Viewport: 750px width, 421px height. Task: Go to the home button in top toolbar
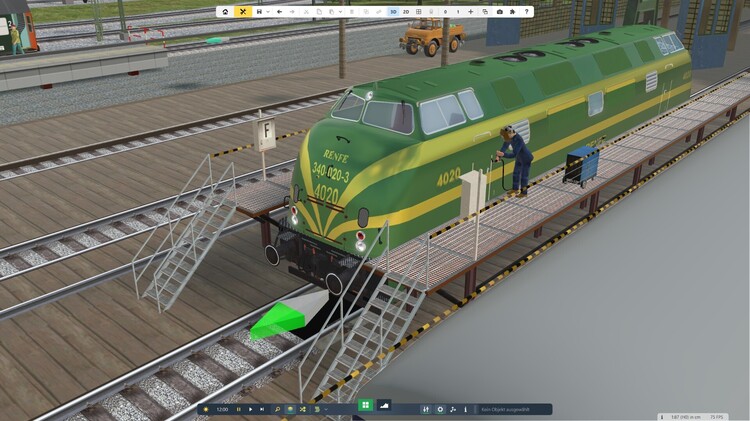(x=225, y=12)
